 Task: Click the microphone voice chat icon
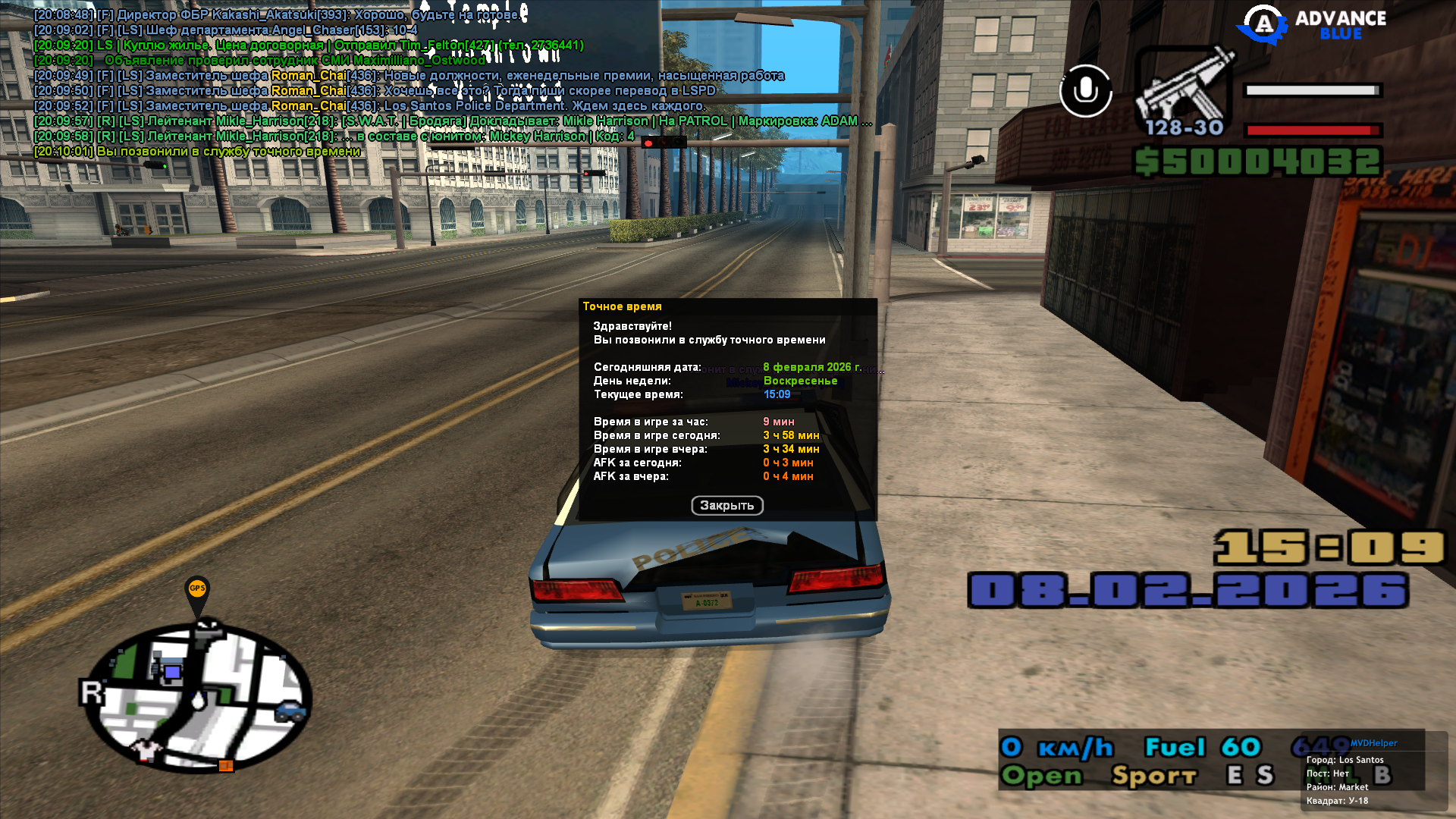click(x=1085, y=91)
